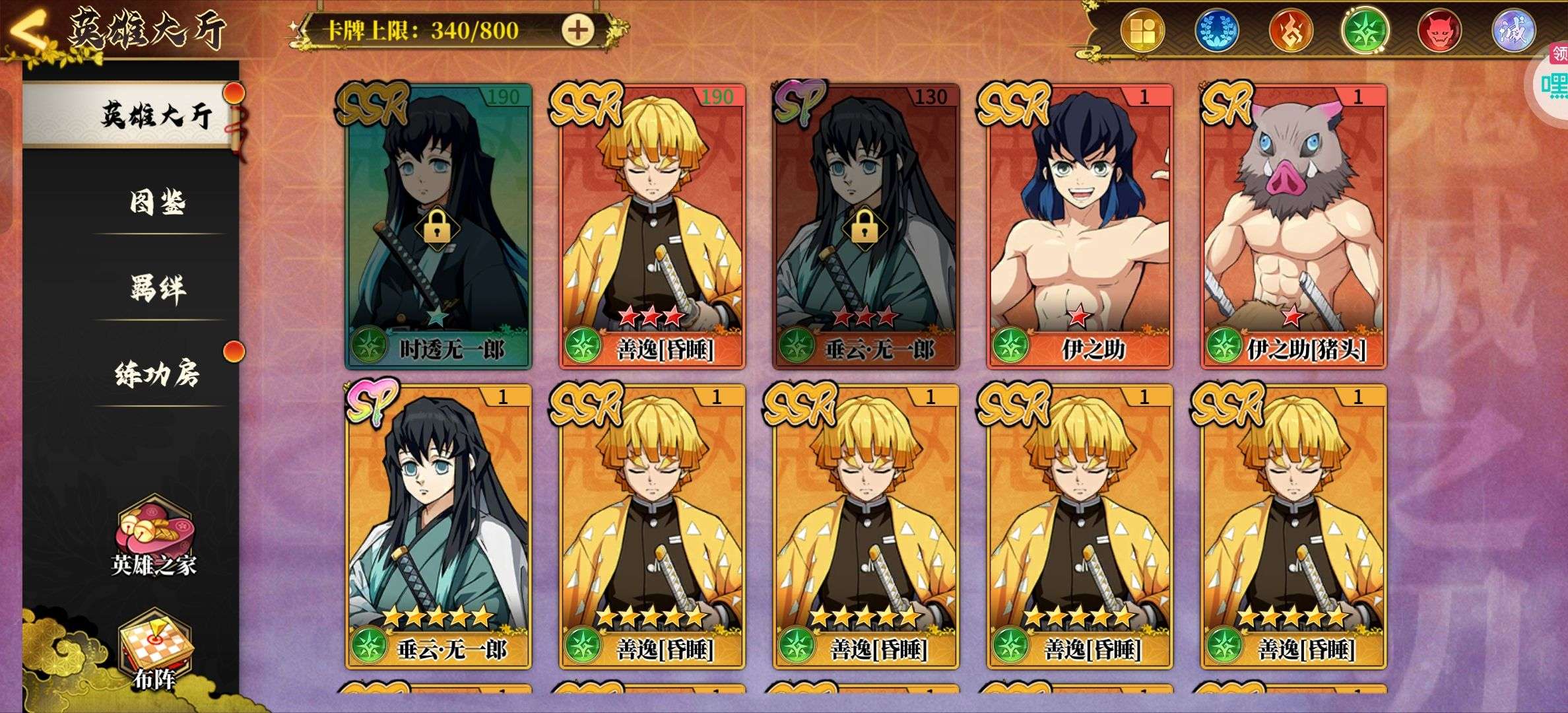Open the 练功房 section
This screenshot has height=713, width=1568.
(x=157, y=374)
